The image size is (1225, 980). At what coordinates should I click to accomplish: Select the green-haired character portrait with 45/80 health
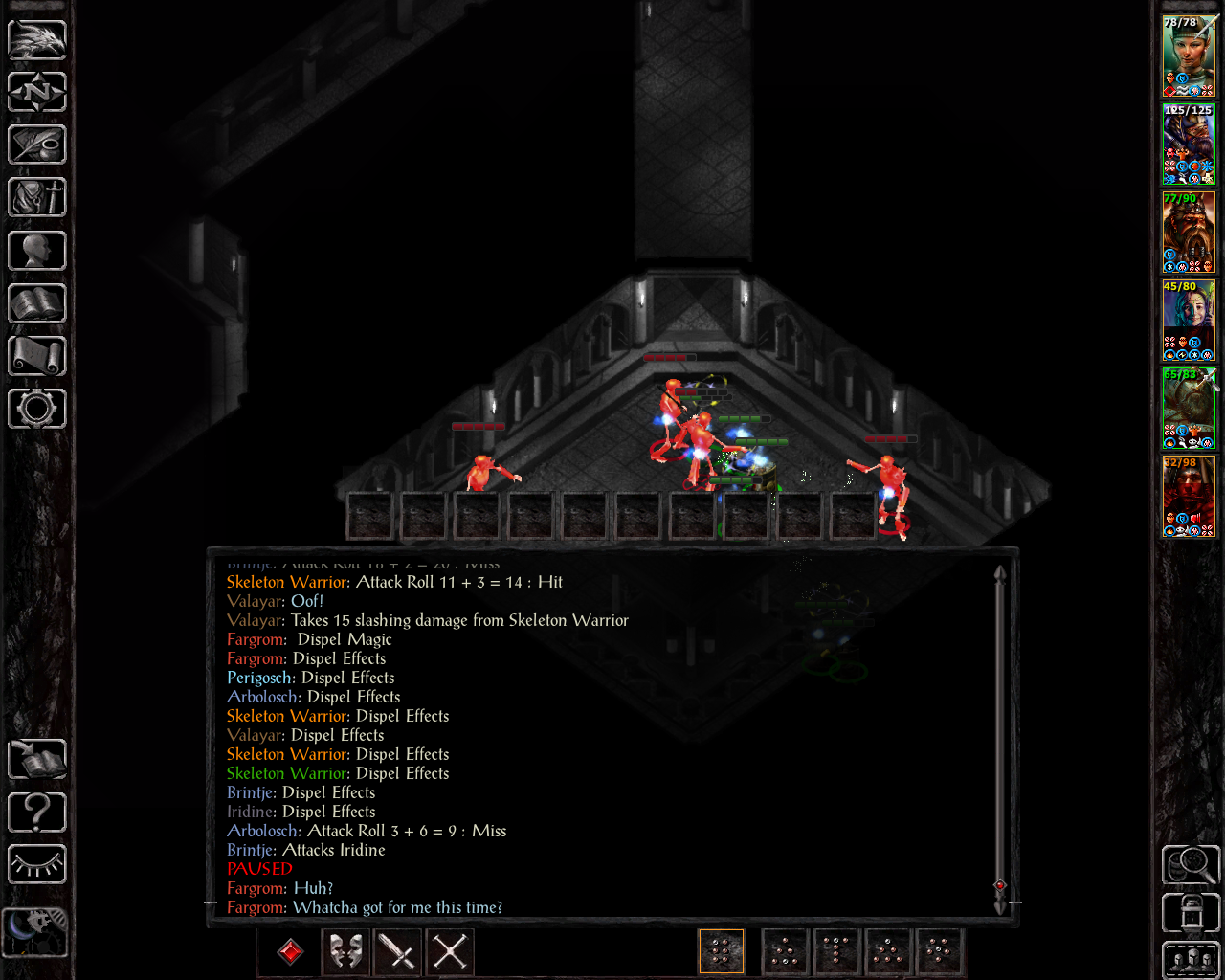1189,321
